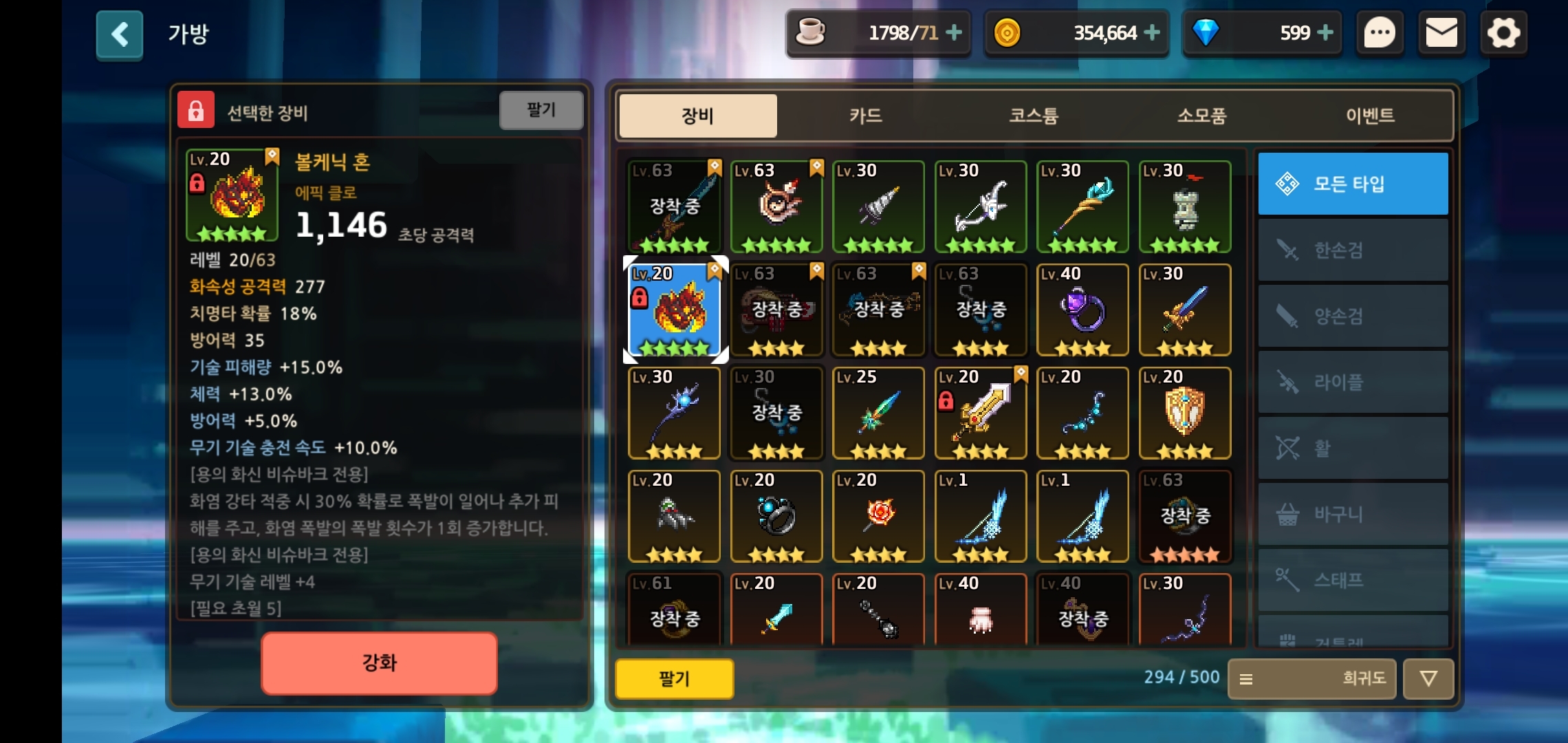The height and width of the screenshot is (743, 1568).
Task: Click the yellow 팔기 sell button
Action: click(x=674, y=679)
